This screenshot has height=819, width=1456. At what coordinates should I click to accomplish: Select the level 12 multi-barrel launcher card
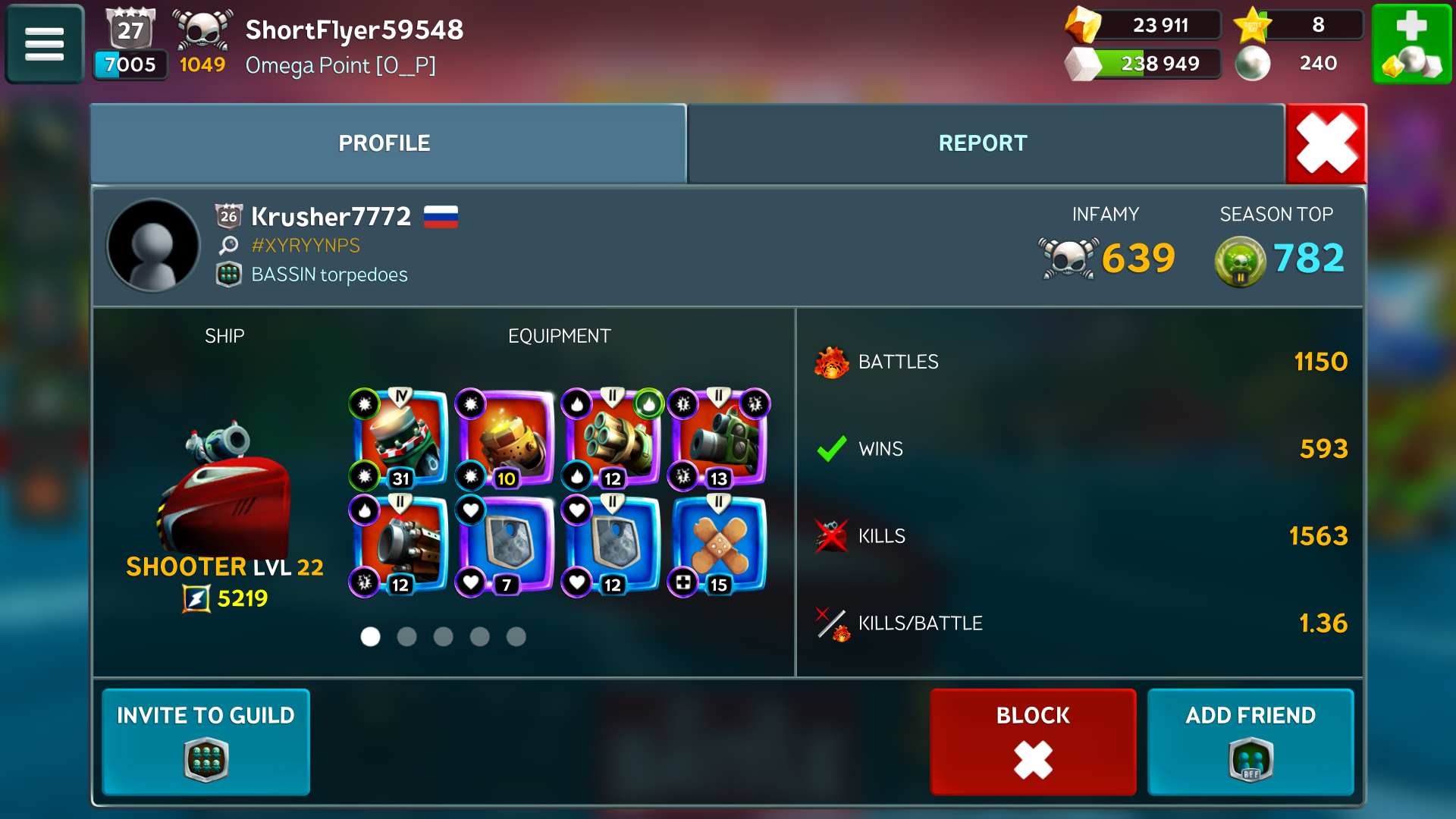pyautogui.click(x=612, y=440)
